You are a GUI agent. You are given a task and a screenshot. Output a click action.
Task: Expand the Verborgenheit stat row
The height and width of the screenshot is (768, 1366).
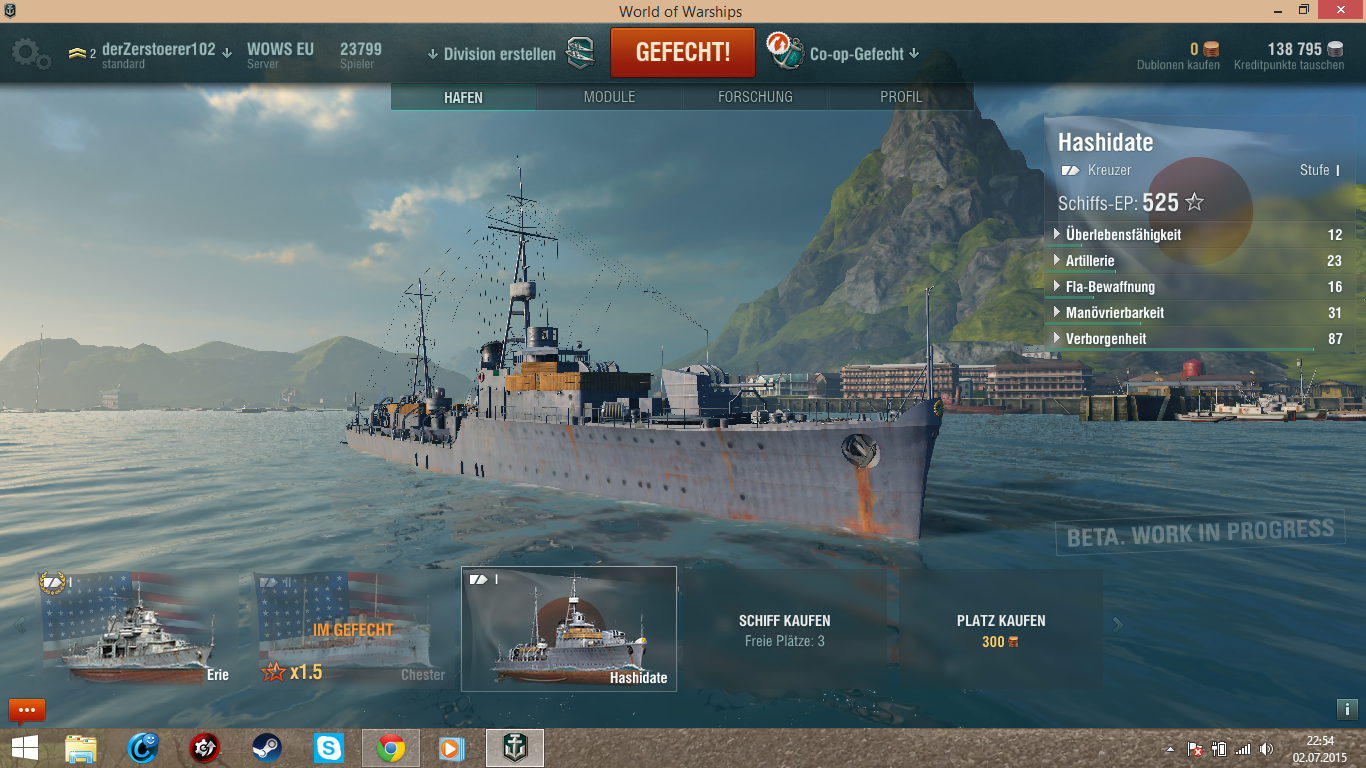[1106, 339]
